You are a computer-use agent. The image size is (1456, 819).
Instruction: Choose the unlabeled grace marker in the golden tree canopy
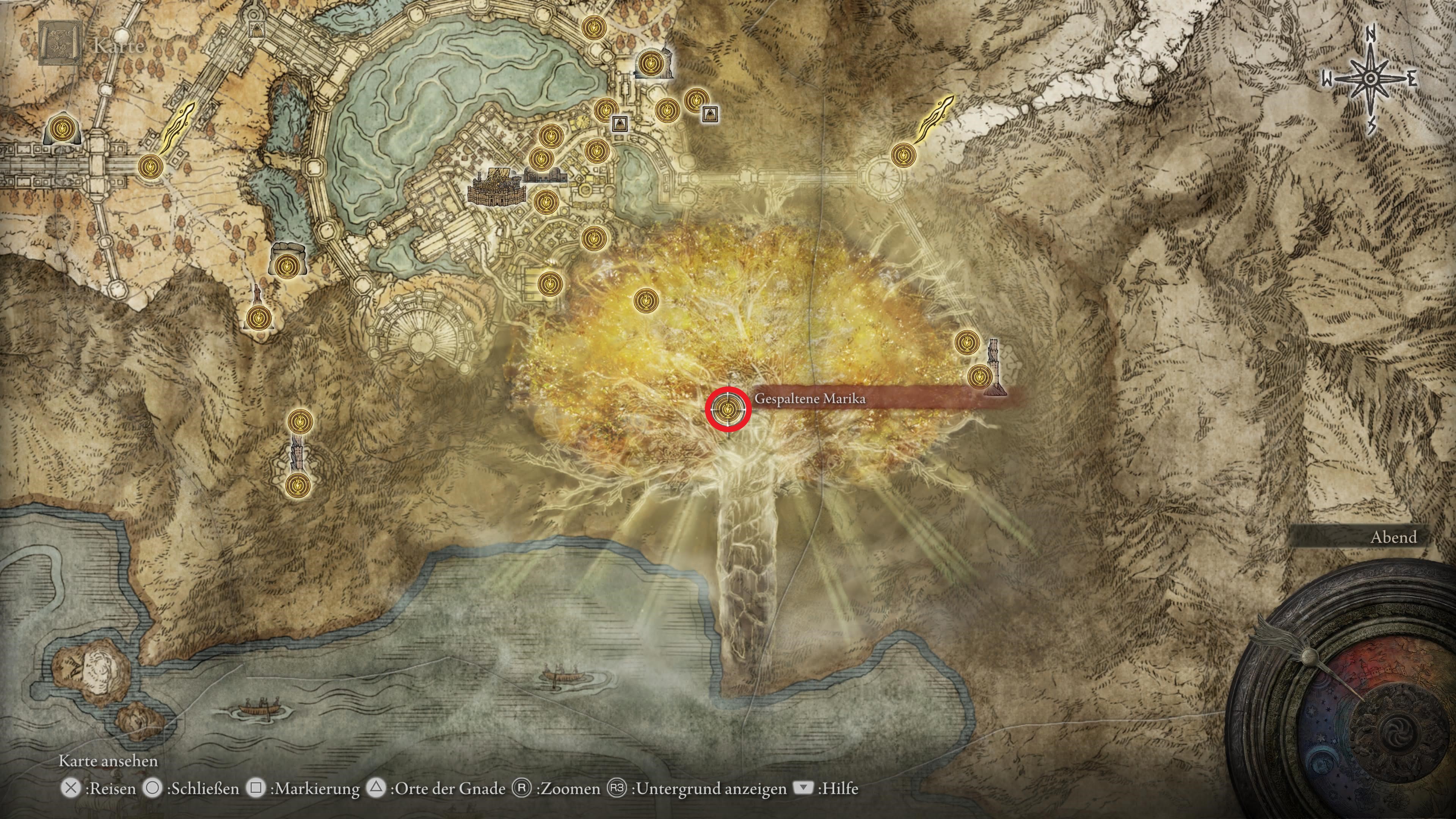pos(646,300)
